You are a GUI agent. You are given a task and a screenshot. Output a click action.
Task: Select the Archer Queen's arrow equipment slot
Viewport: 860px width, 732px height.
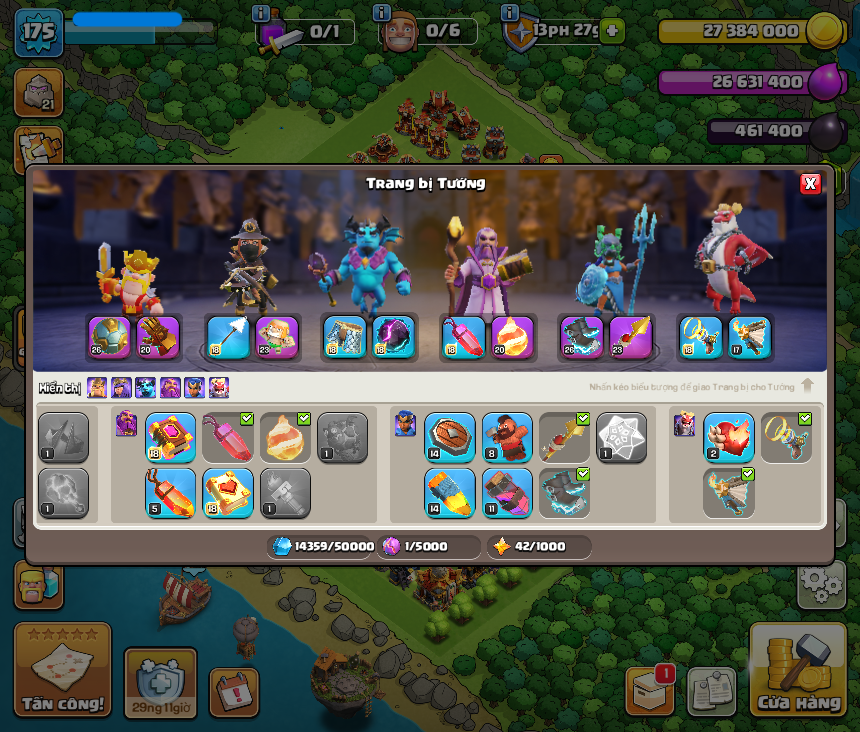(228, 337)
